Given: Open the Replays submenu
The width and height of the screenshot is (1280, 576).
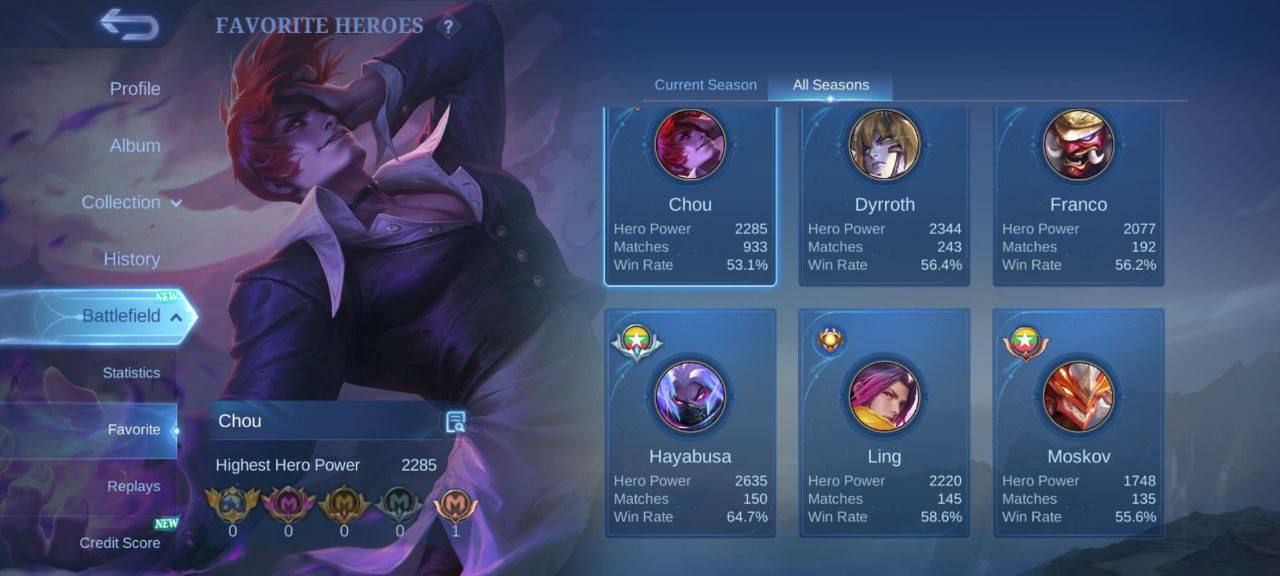Looking at the screenshot, I should click(x=133, y=486).
